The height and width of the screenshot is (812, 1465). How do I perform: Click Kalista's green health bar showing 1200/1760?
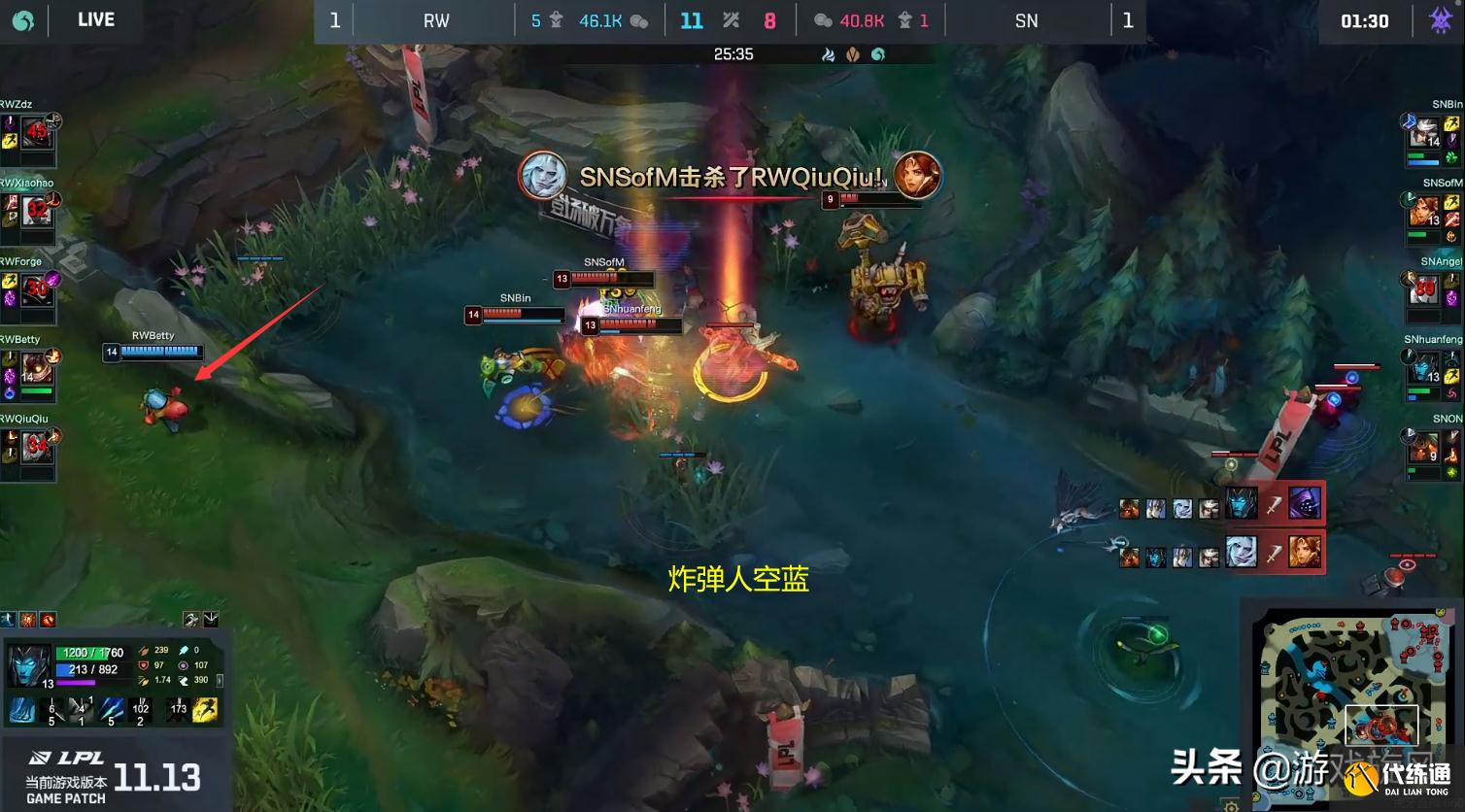pos(89,653)
